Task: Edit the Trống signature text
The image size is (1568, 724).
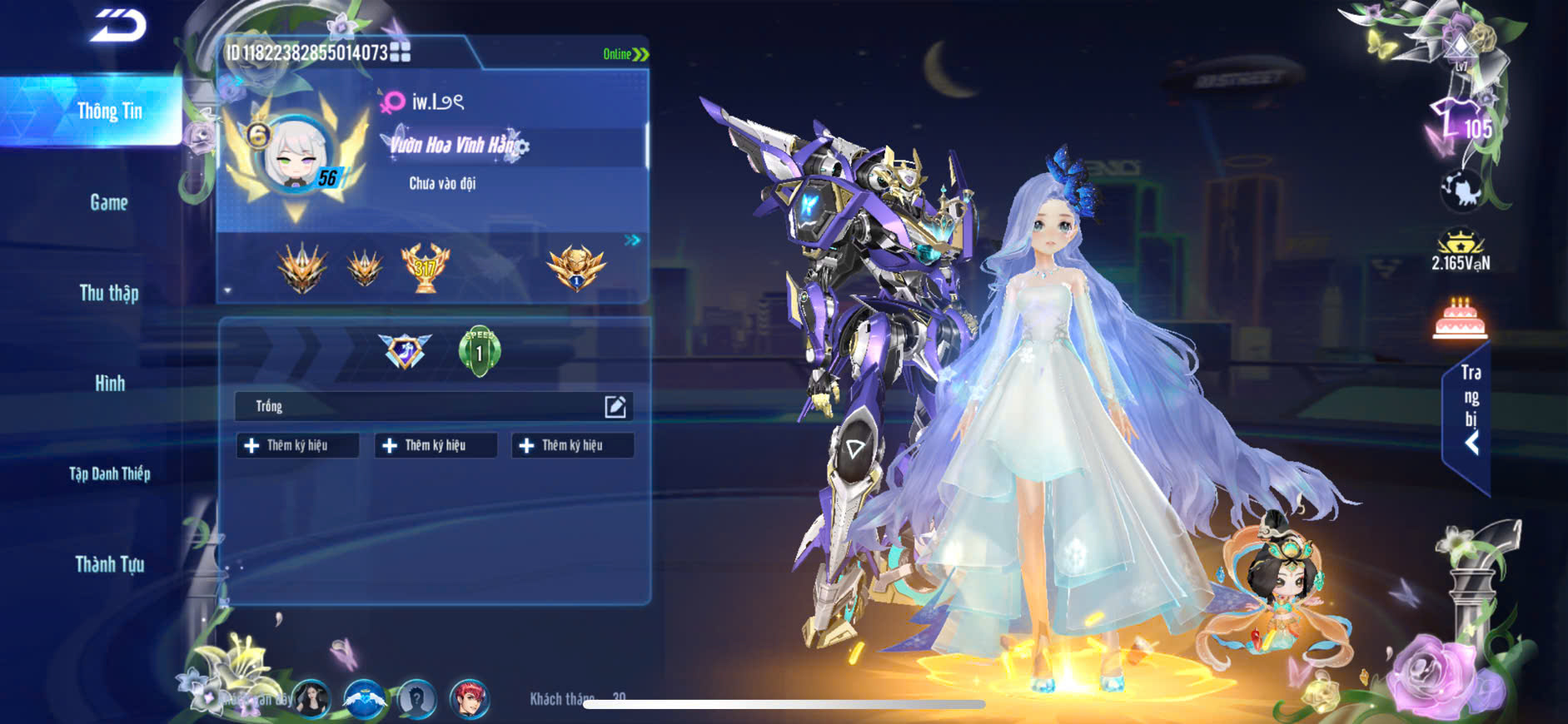Action: pyautogui.click(x=615, y=406)
